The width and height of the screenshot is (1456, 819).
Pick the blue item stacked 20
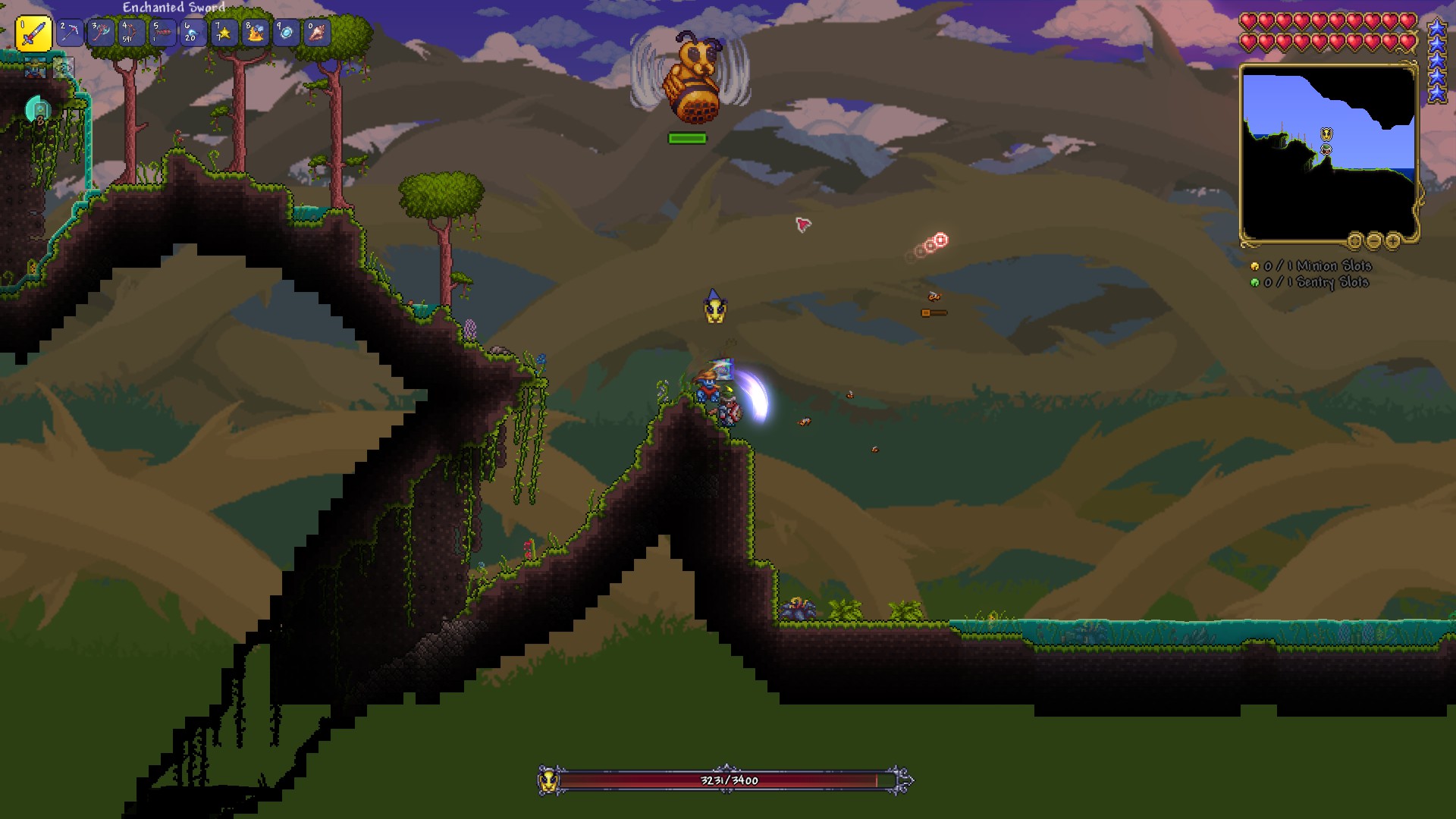[x=193, y=33]
